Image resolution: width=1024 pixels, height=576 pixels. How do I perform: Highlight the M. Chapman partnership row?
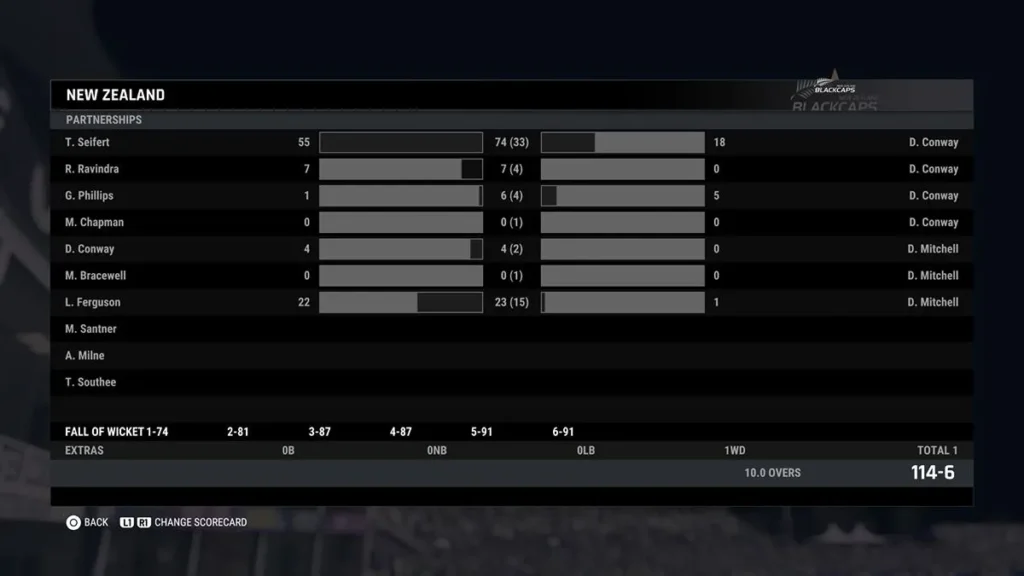point(94,222)
